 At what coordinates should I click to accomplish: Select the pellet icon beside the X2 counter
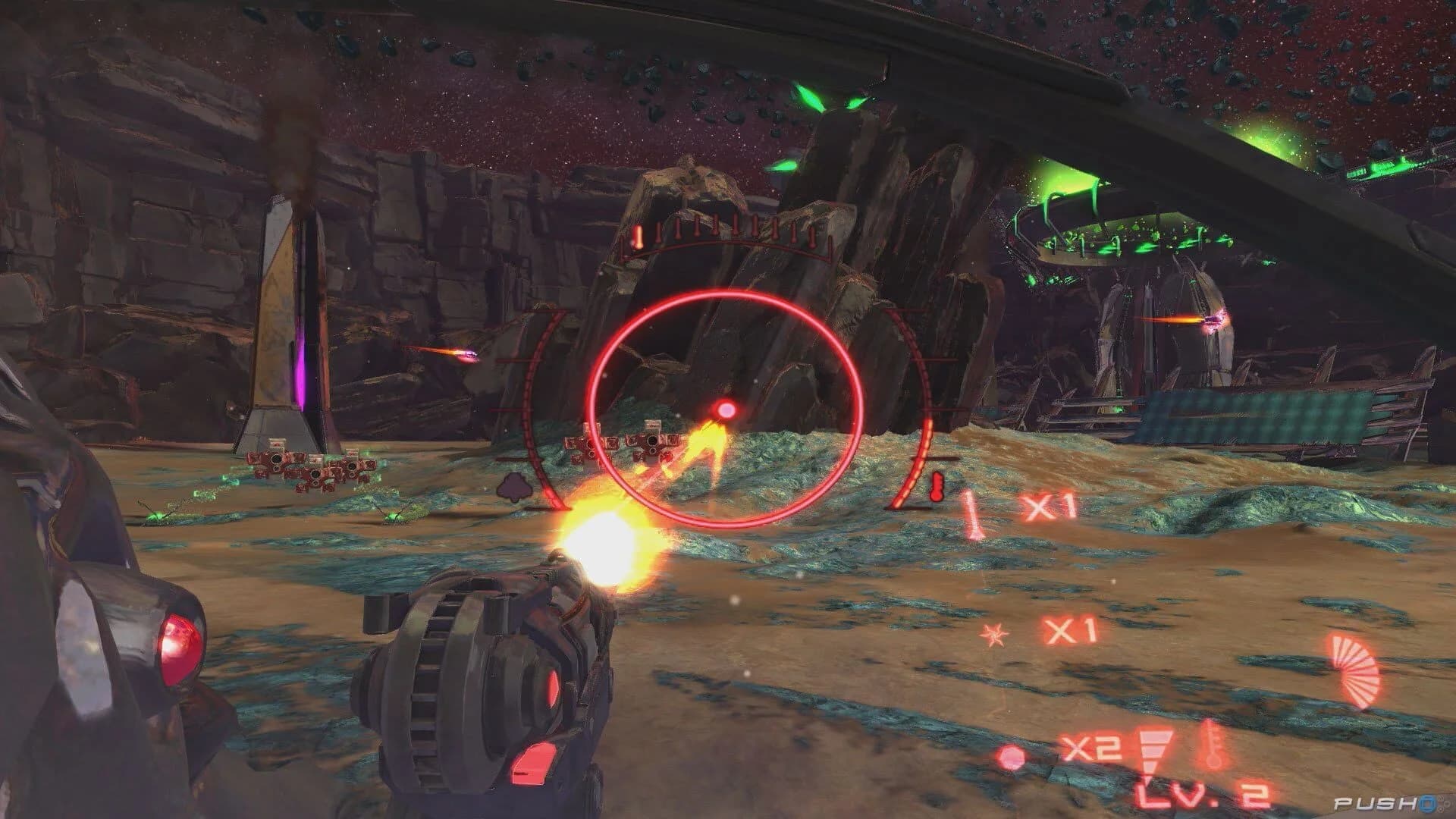pyautogui.click(x=1010, y=758)
